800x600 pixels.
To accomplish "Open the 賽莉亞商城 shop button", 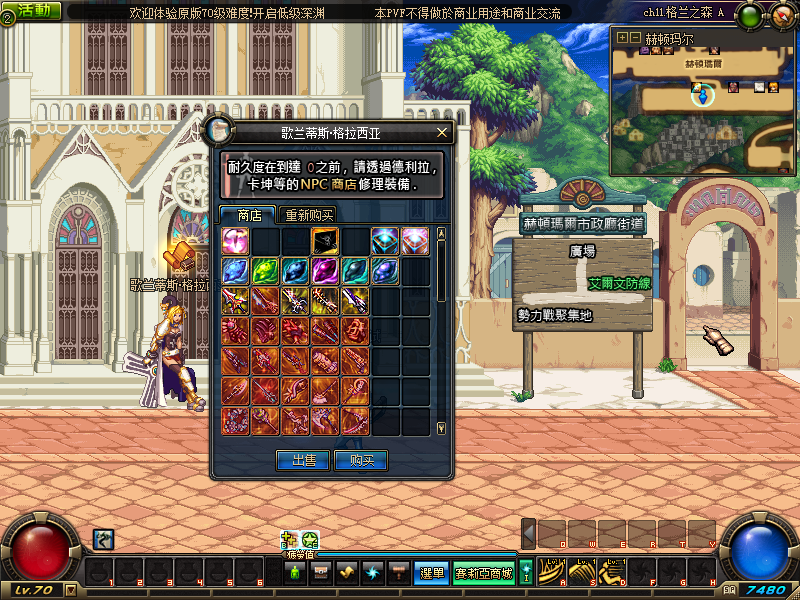I will (x=484, y=573).
